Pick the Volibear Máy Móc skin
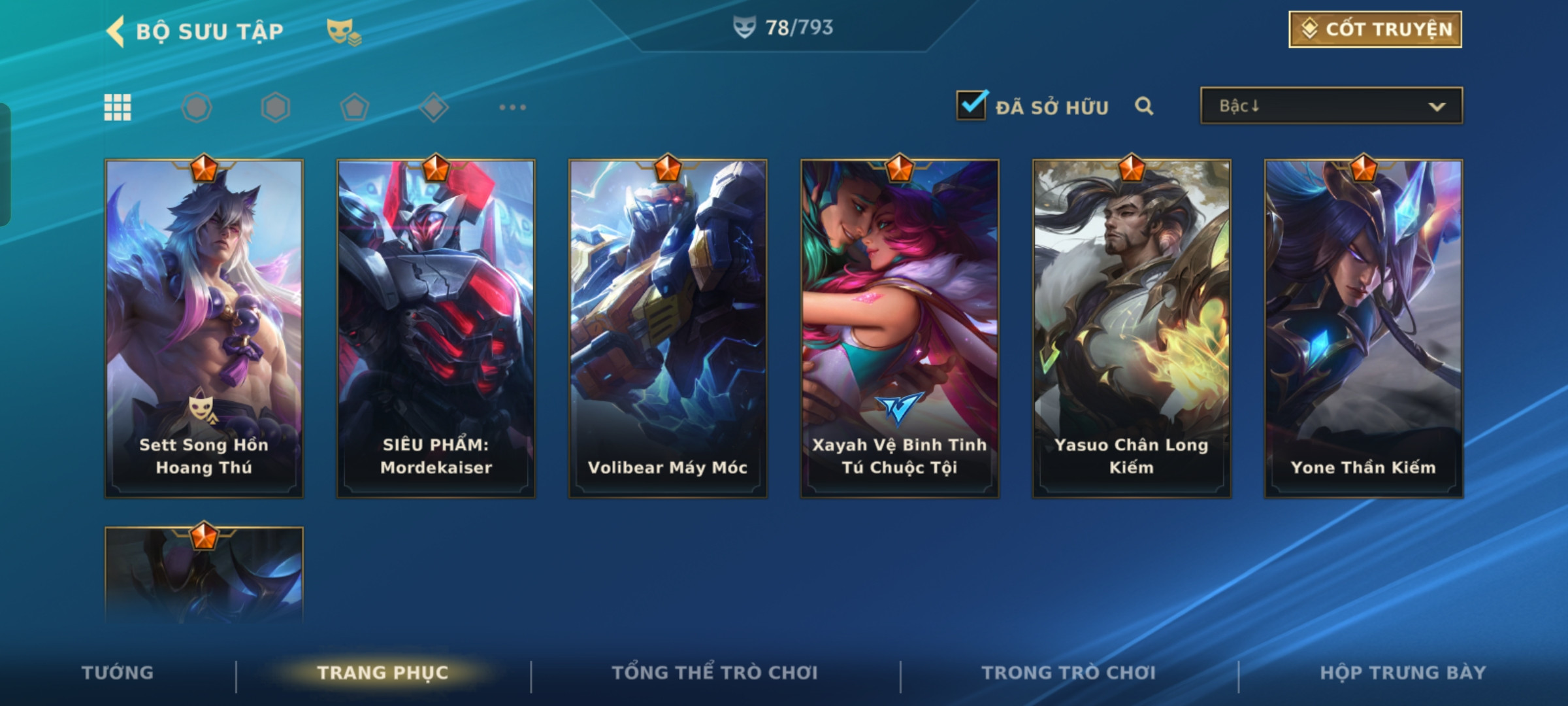Screen dimensions: 1568x706 point(668,328)
